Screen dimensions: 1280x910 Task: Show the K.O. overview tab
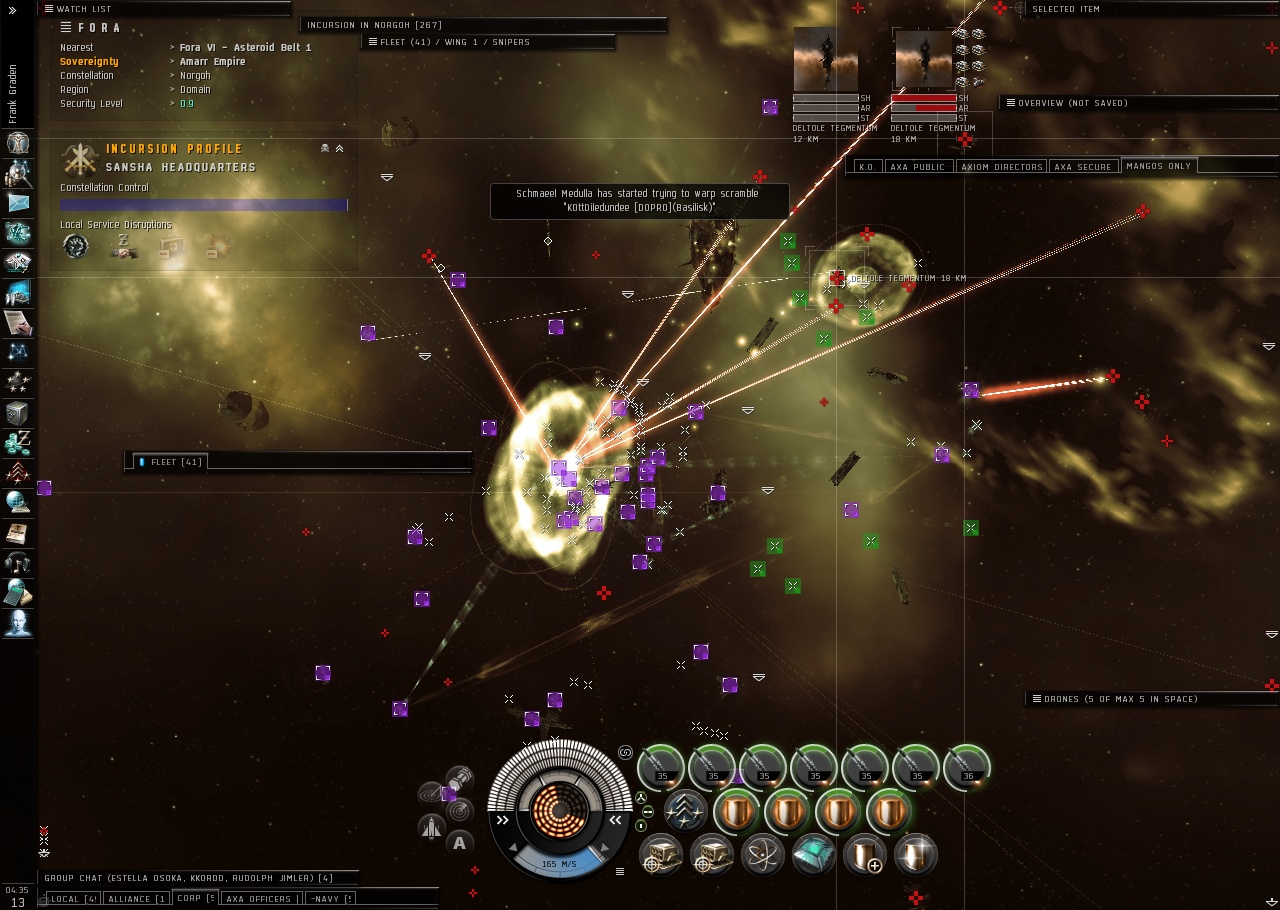pyautogui.click(x=867, y=167)
